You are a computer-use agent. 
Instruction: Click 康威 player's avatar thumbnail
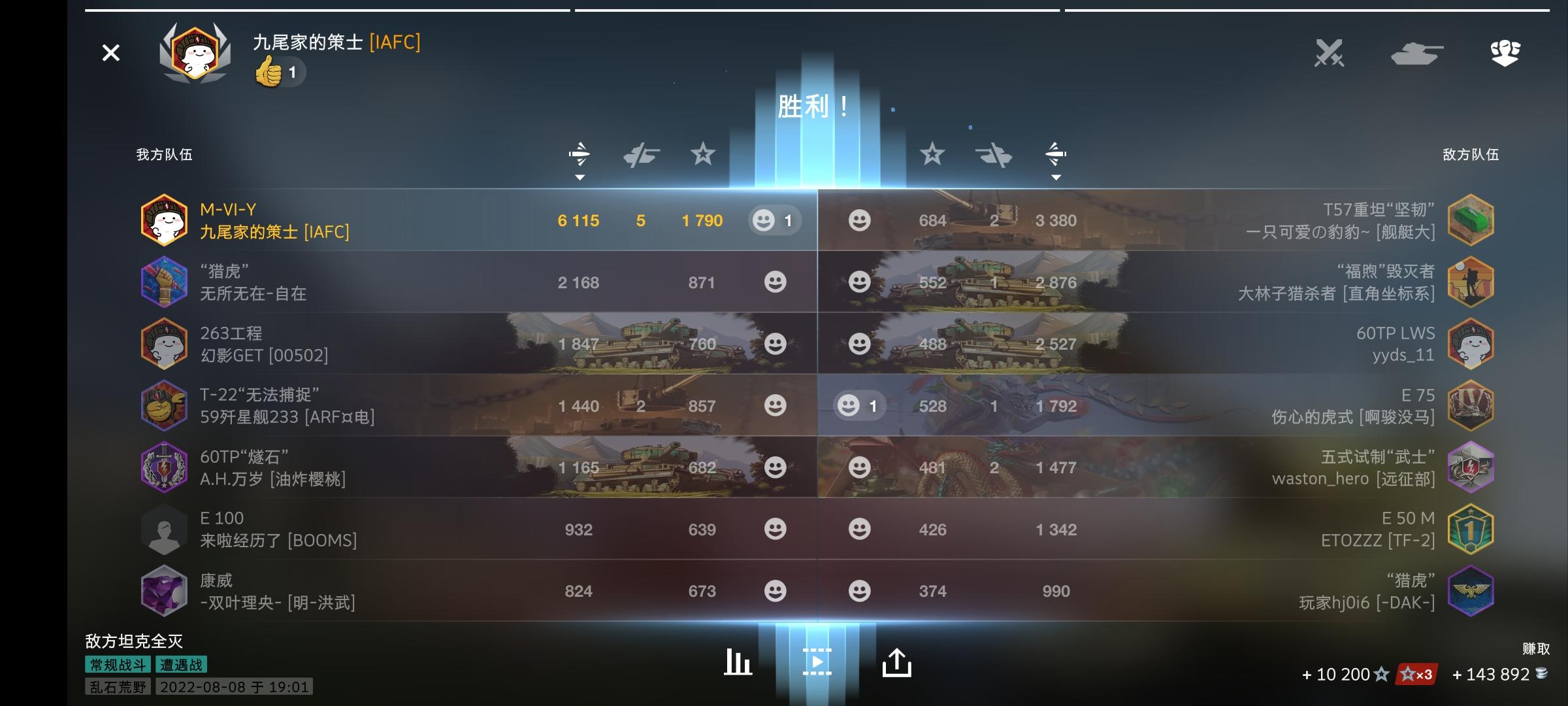165,591
